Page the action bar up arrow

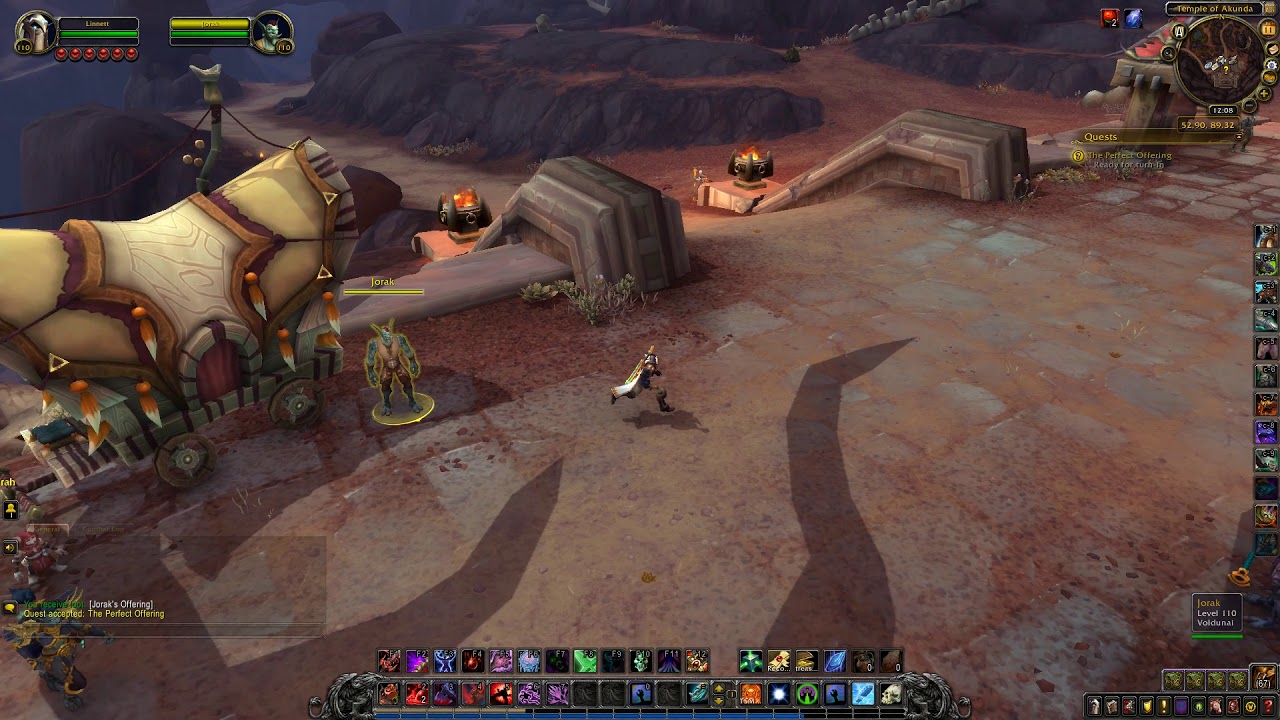(718, 688)
